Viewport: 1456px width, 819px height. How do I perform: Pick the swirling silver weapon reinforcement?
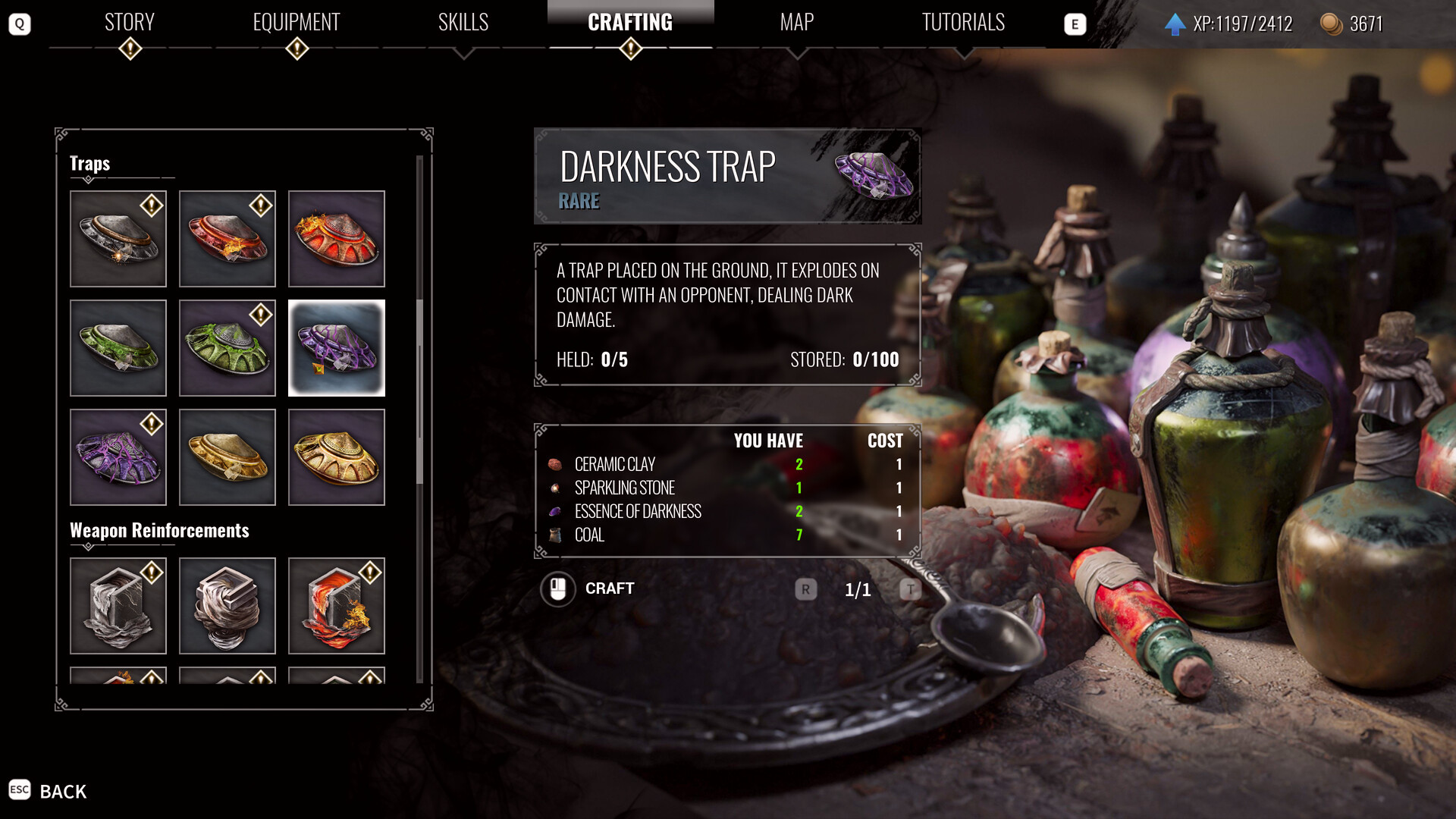click(227, 606)
